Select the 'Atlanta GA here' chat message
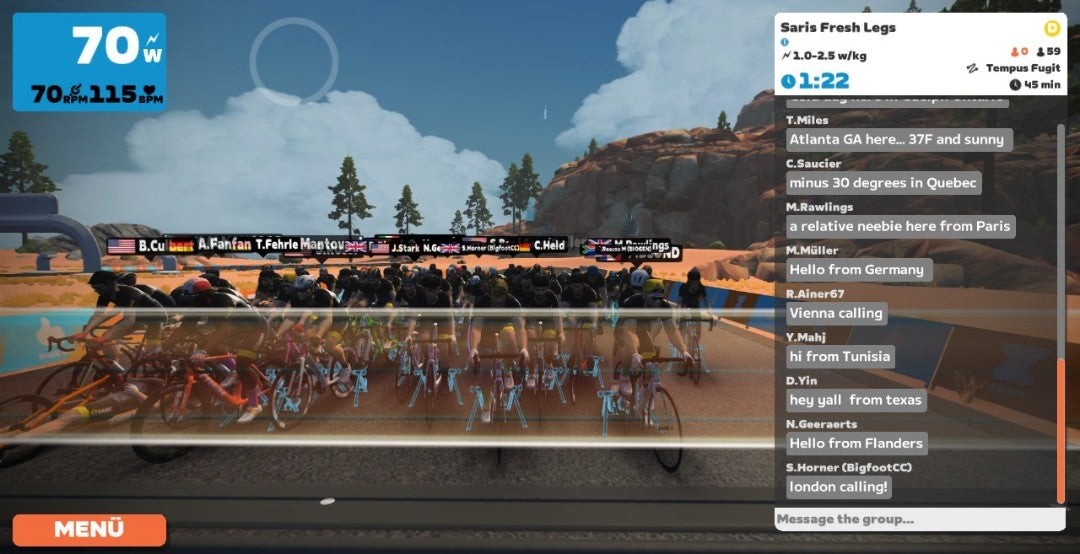 tap(899, 139)
